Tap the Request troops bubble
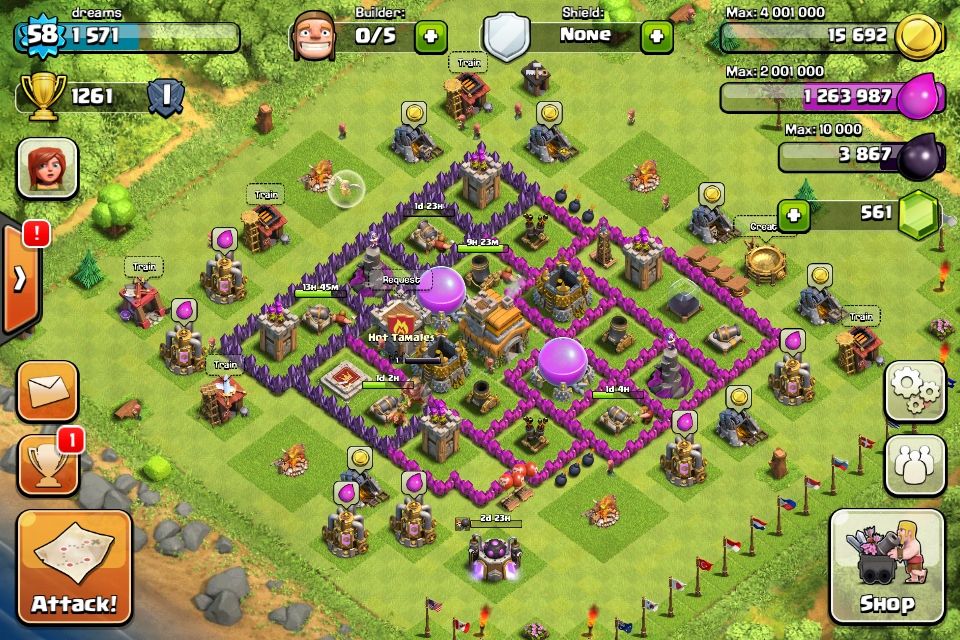 [x=400, y=280]
